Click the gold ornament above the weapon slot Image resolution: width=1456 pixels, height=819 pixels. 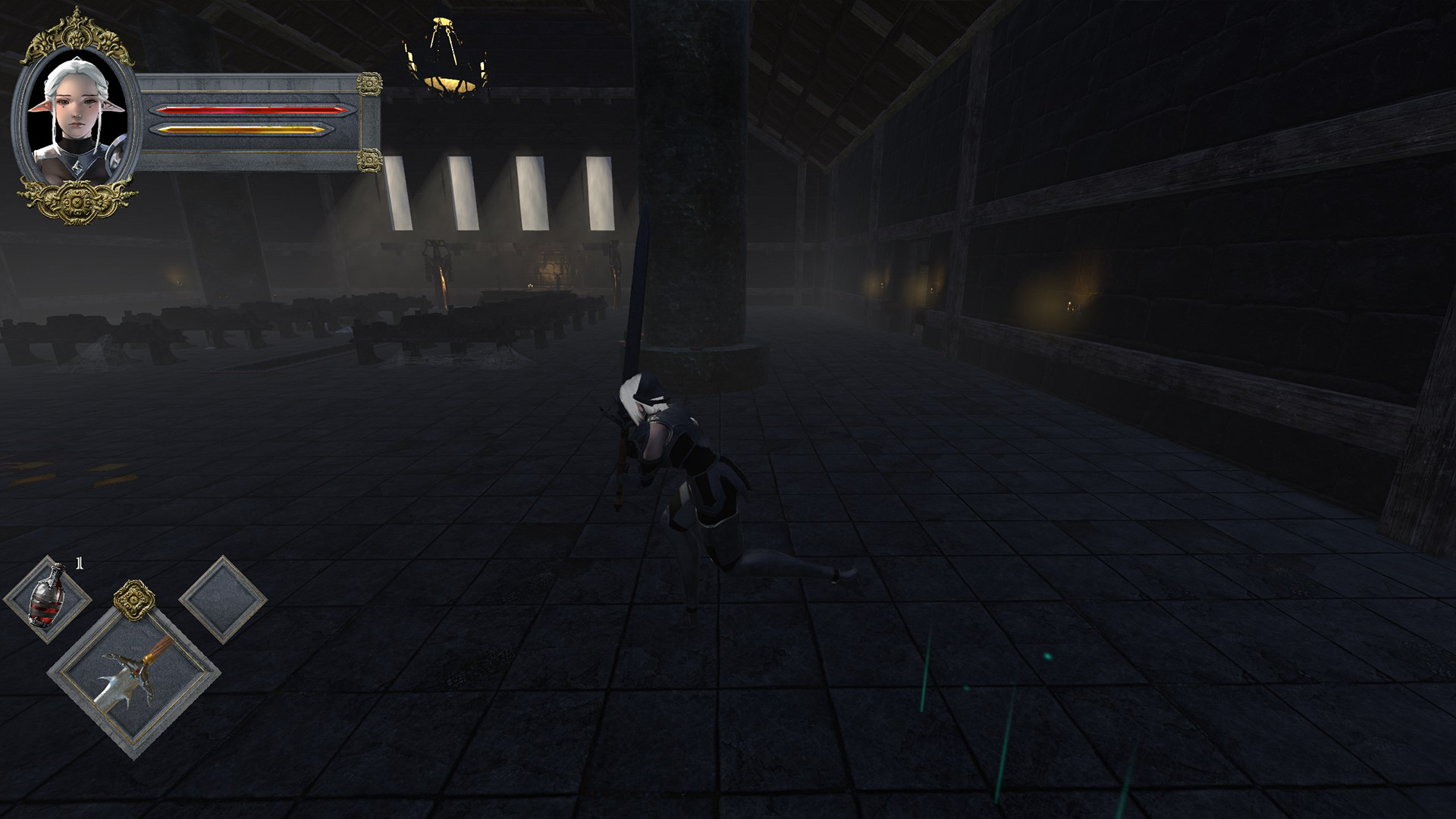[134, 599]
